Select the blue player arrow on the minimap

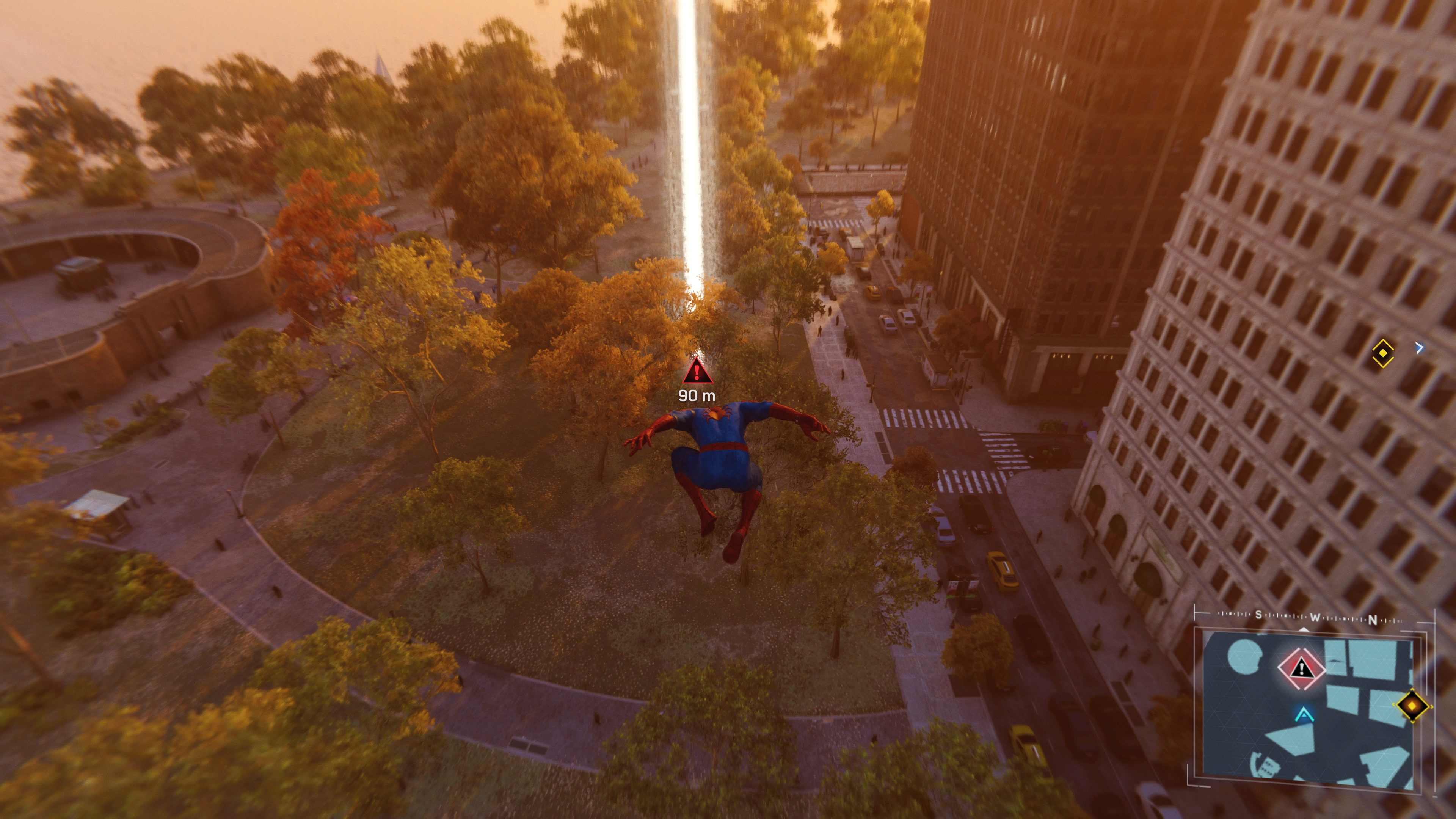tap(1304, 714)
